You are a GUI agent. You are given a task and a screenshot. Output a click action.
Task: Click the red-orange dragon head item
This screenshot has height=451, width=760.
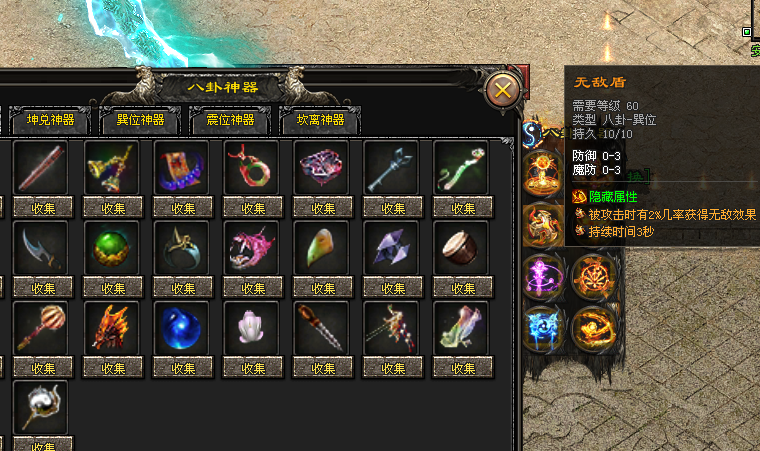pos(111,327)
